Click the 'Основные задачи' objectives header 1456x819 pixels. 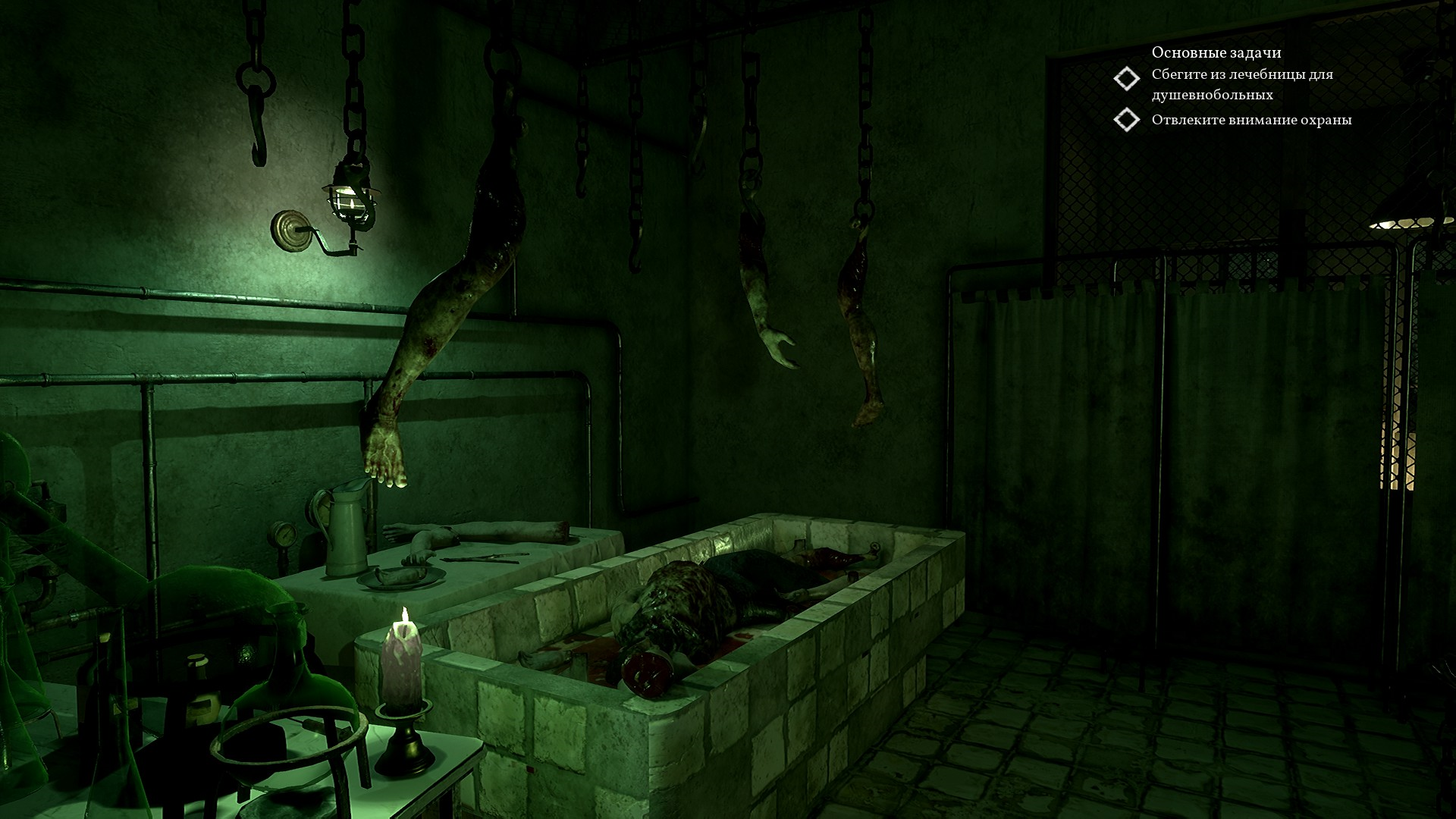[x=1216, y=52]
